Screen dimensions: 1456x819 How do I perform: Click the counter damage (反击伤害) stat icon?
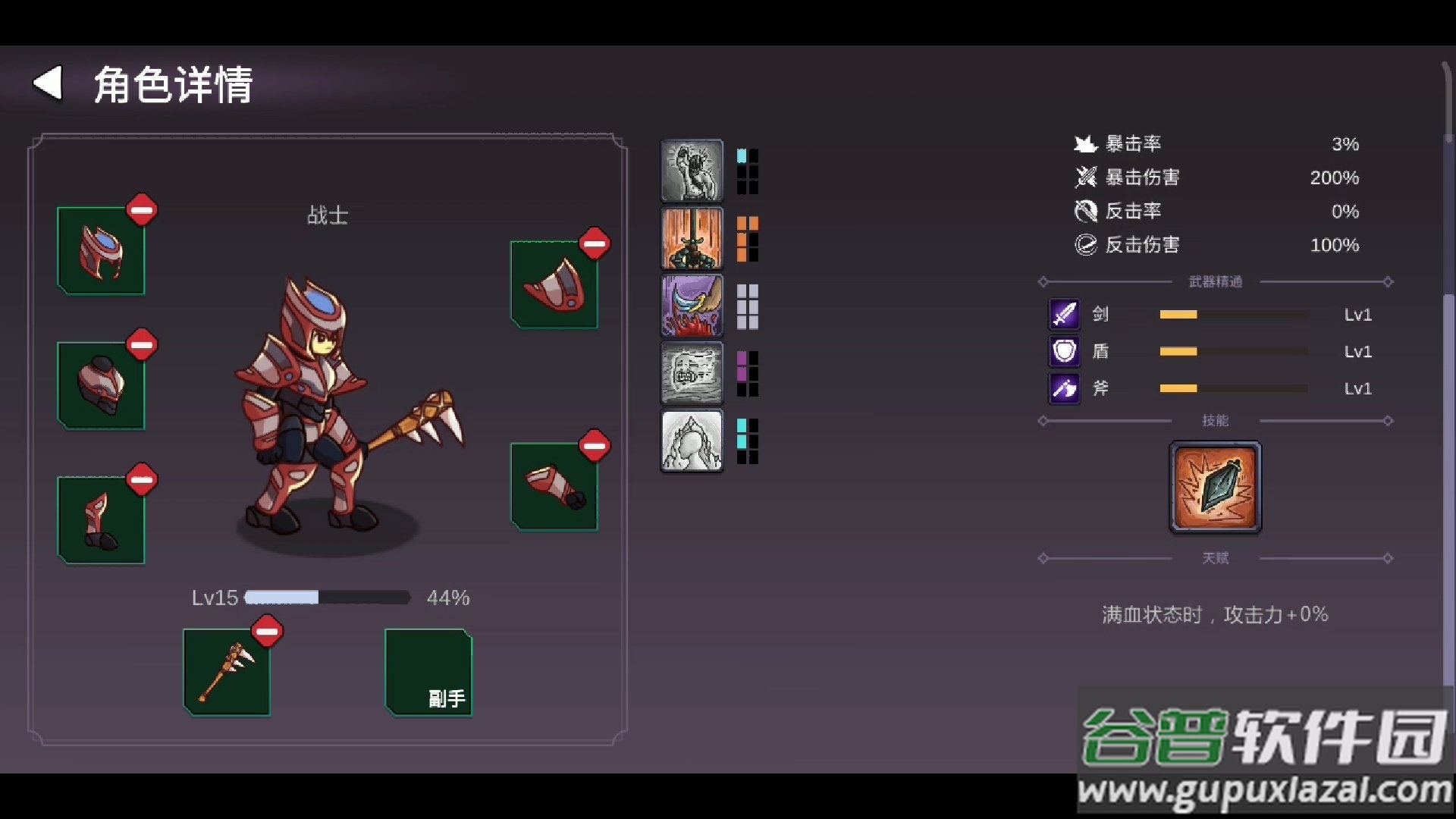click(x=1084, y=244)
